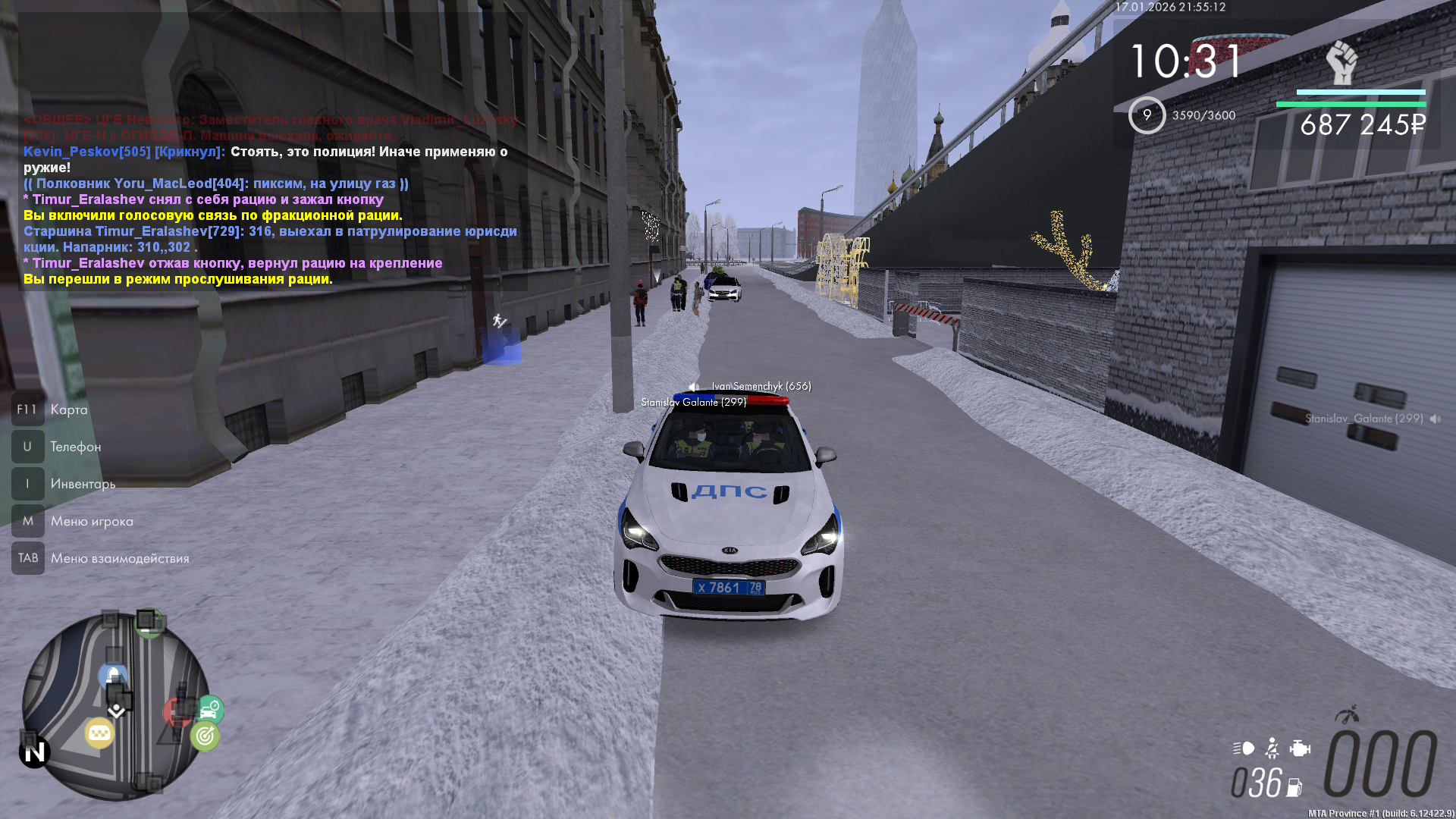Open Меню взаимодействия entry

click(120, 558)
